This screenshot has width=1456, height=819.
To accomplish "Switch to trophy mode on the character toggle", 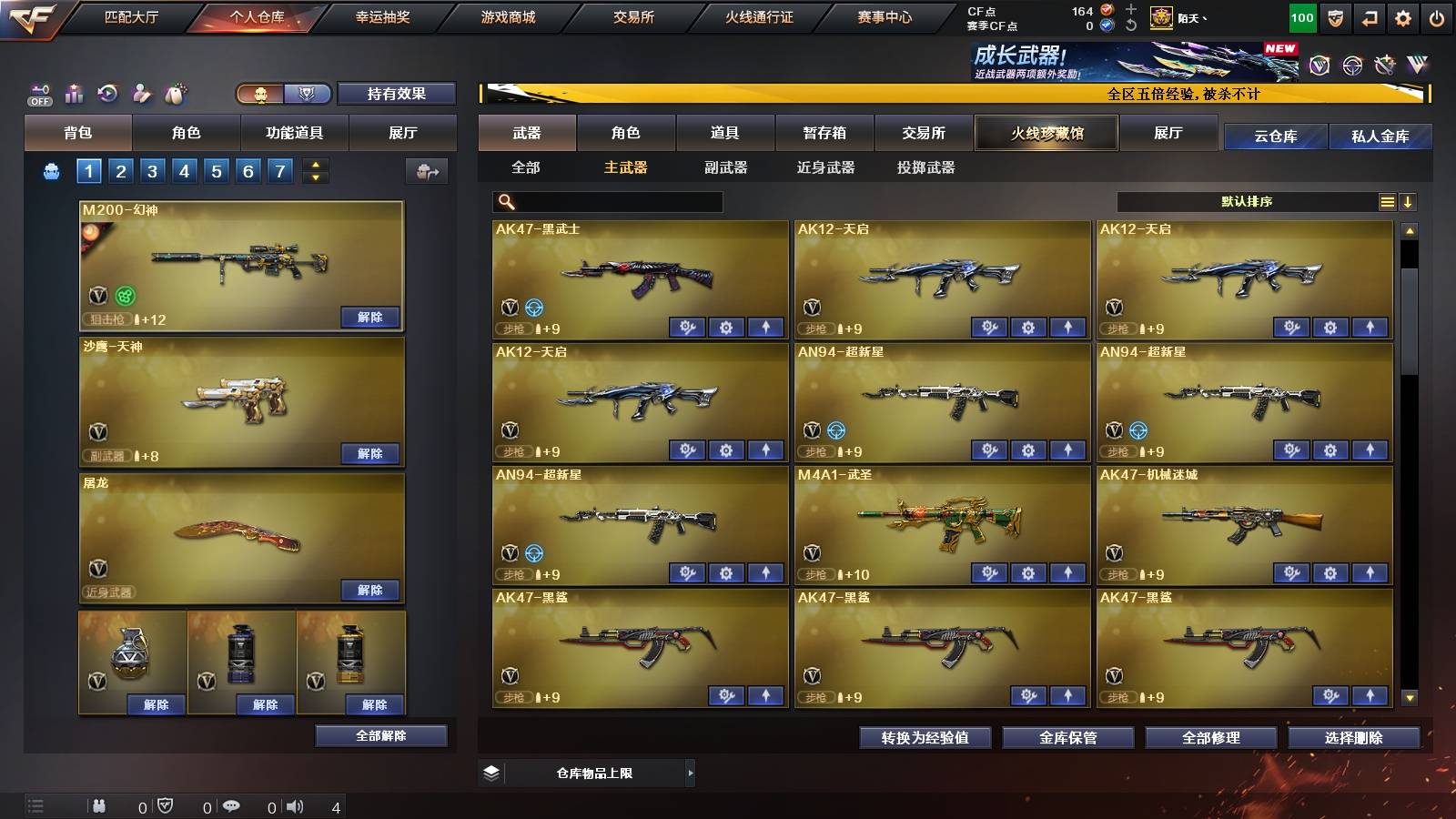I will click(308, 93).
